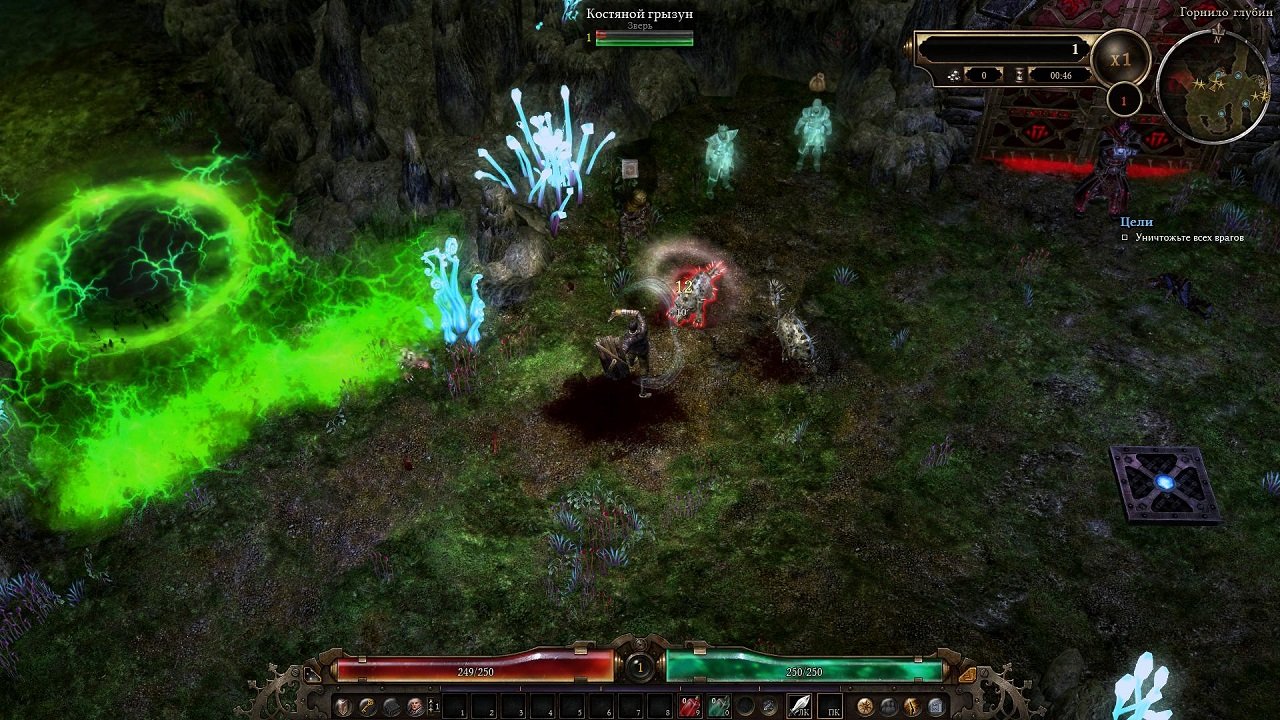Open the factions icon showing two figures
The height and width of the screenshot is (720, 1280).
889,706
